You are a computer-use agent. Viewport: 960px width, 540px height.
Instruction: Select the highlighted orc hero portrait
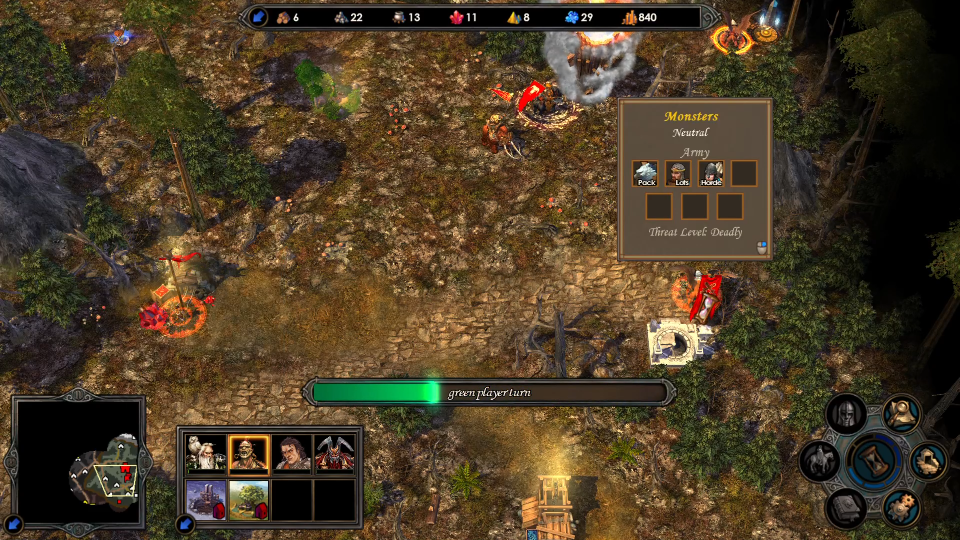click(x=248, y=454)
